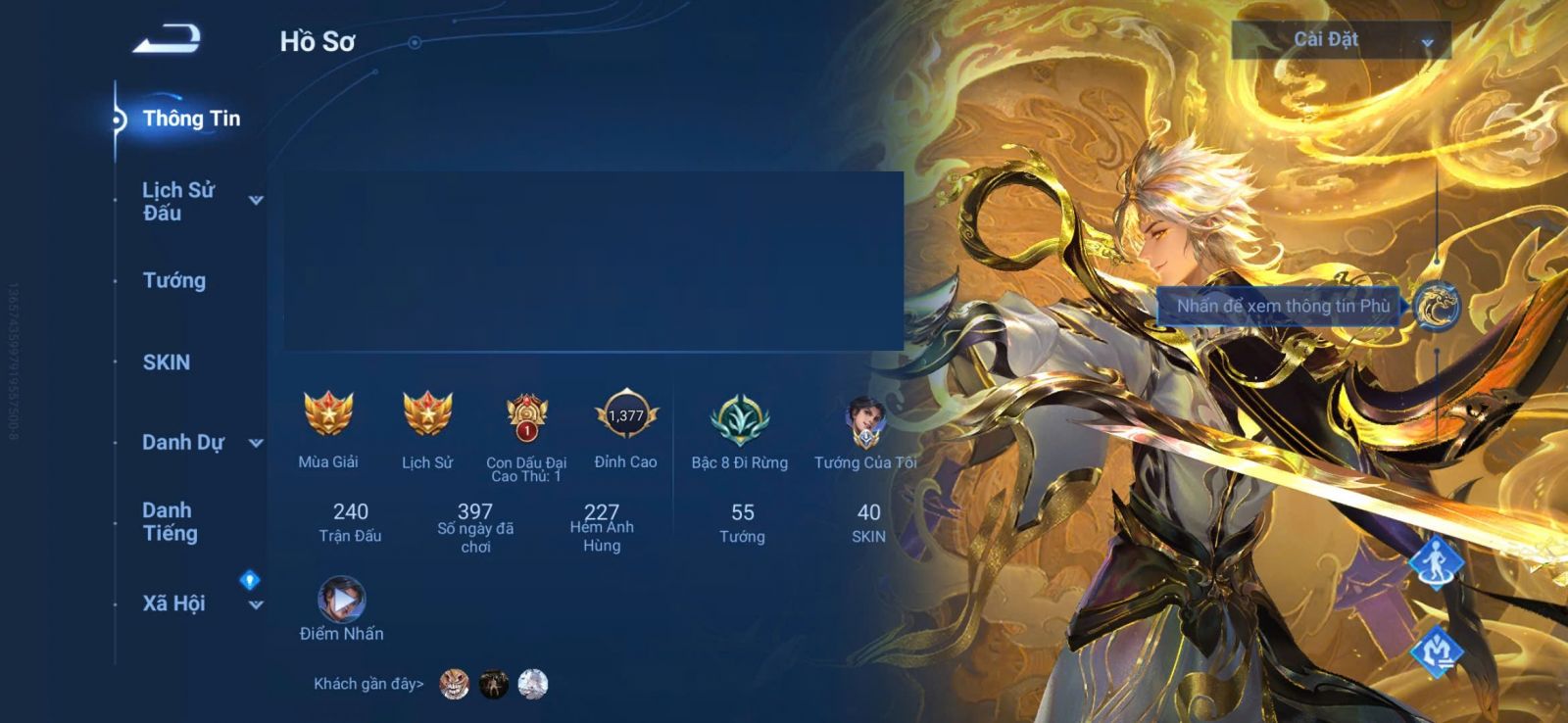
Task: Select the Thông Tin tab
Action: (190, 119)
